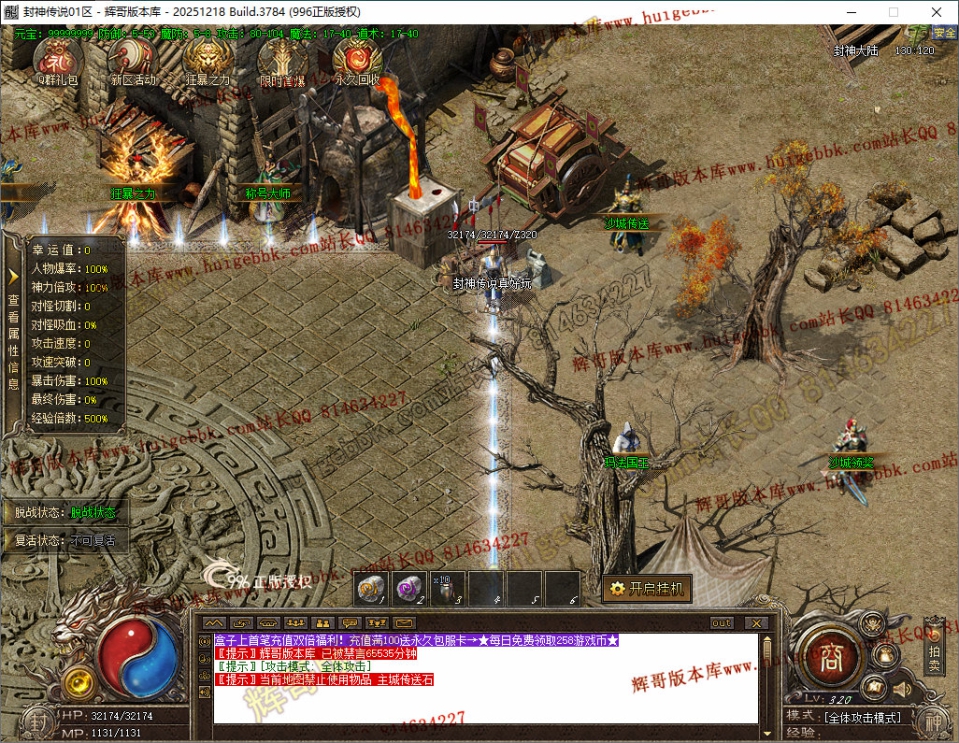Use the yellow scroll in hotbar slot 1
This screenshot has height=743, width=959.
click(371, 588)
